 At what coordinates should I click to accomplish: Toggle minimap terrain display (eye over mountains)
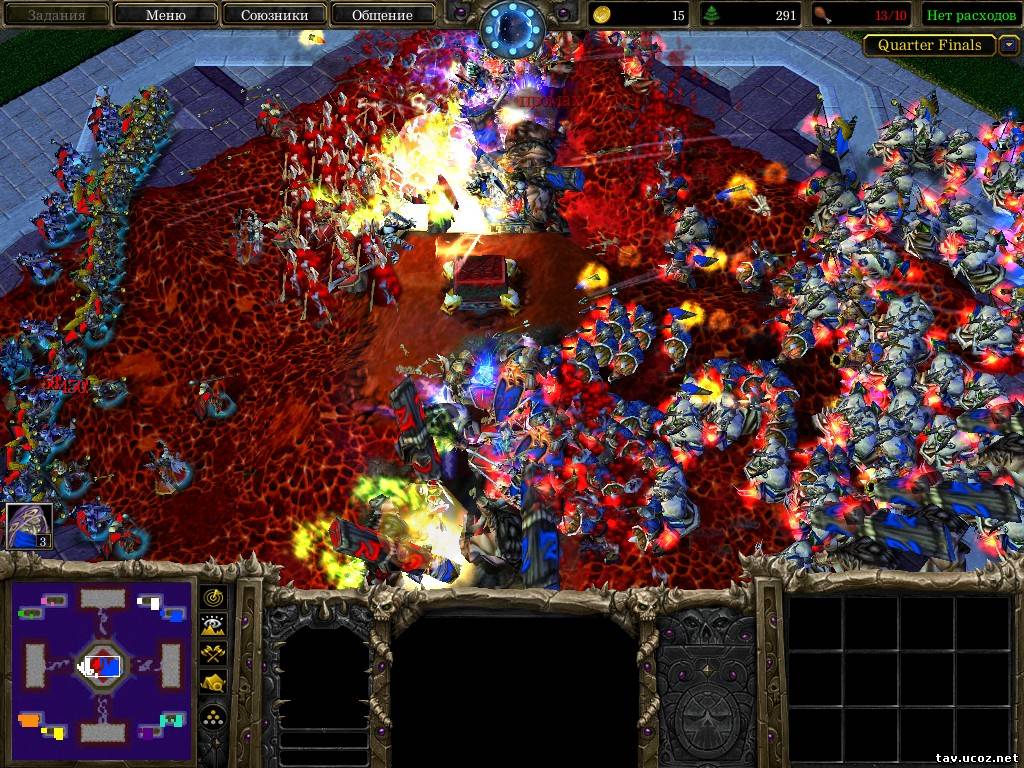click(214, 625)
